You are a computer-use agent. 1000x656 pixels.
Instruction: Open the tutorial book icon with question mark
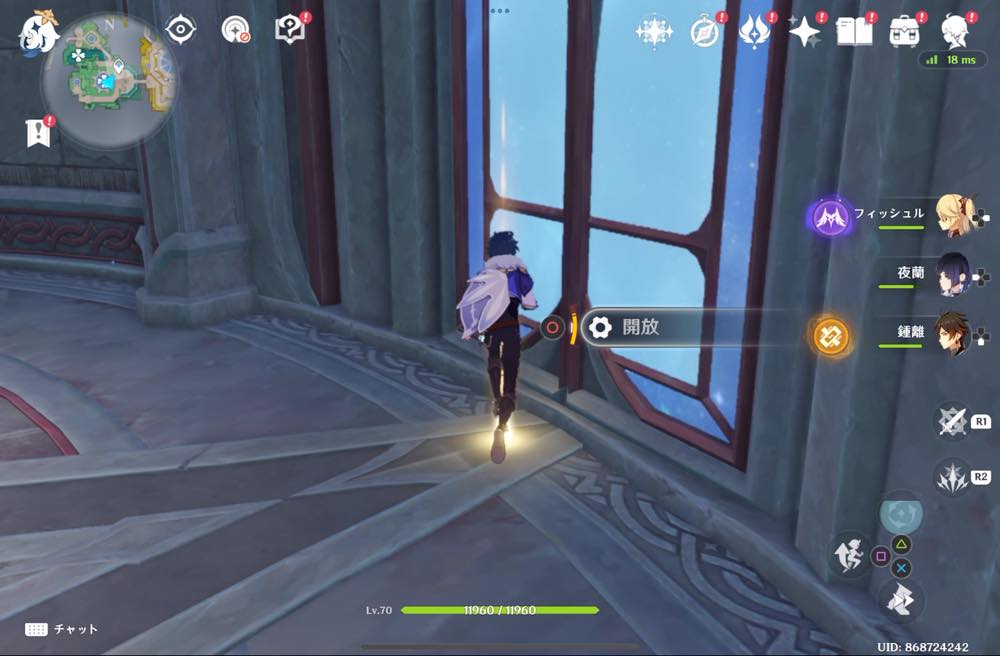tap(290, 31)
